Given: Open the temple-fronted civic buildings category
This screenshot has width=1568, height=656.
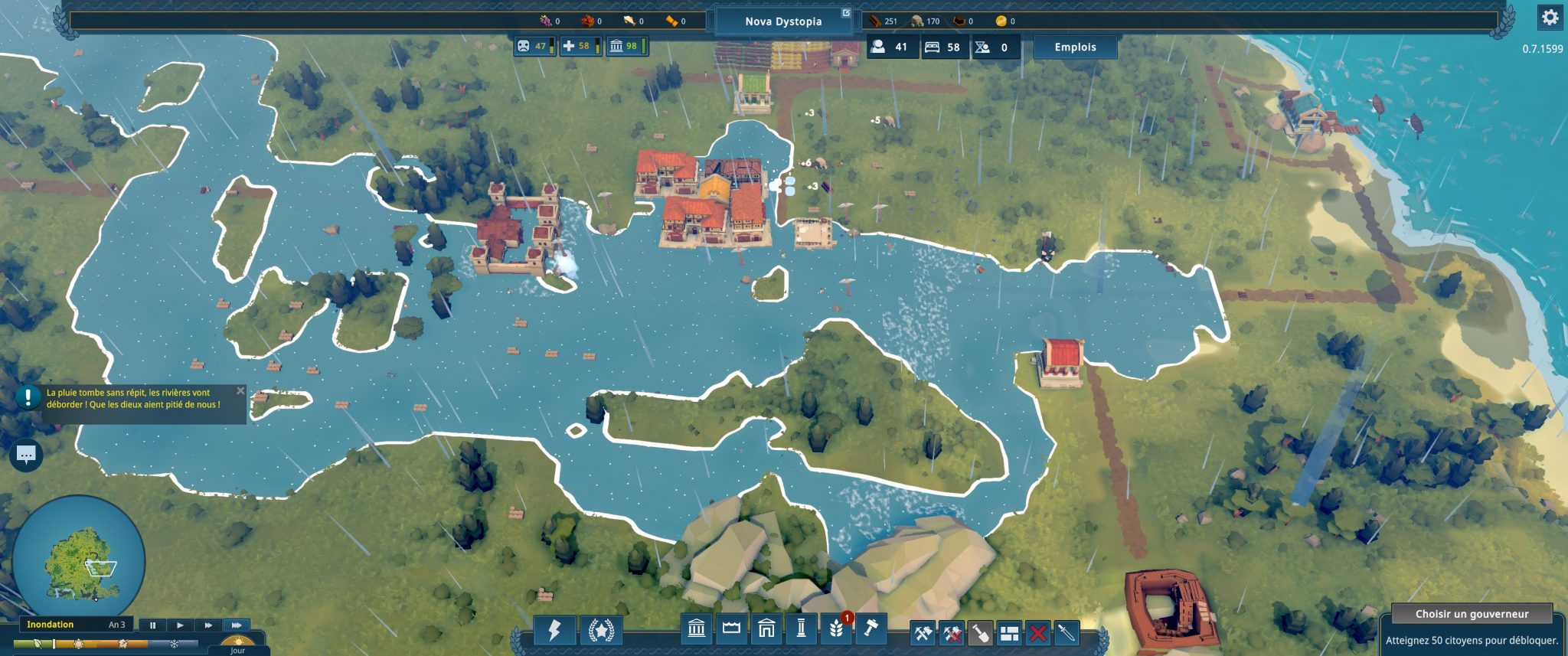Looking at the screenshot, I should (x=697, y=629).
